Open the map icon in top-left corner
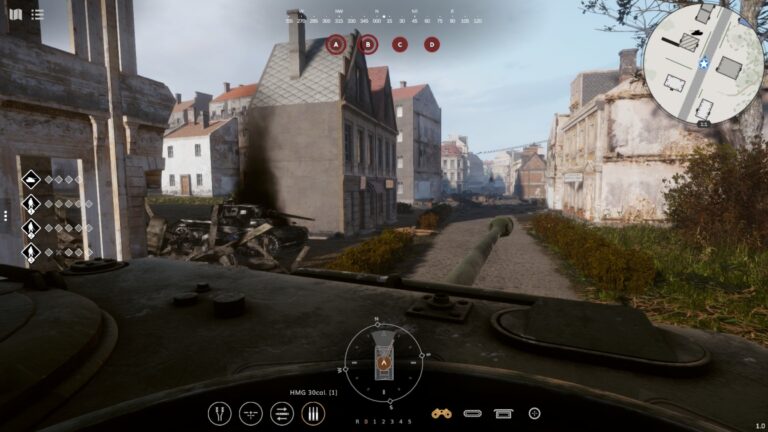This screenshot has height=432, width=768. (x=15, y=14)
